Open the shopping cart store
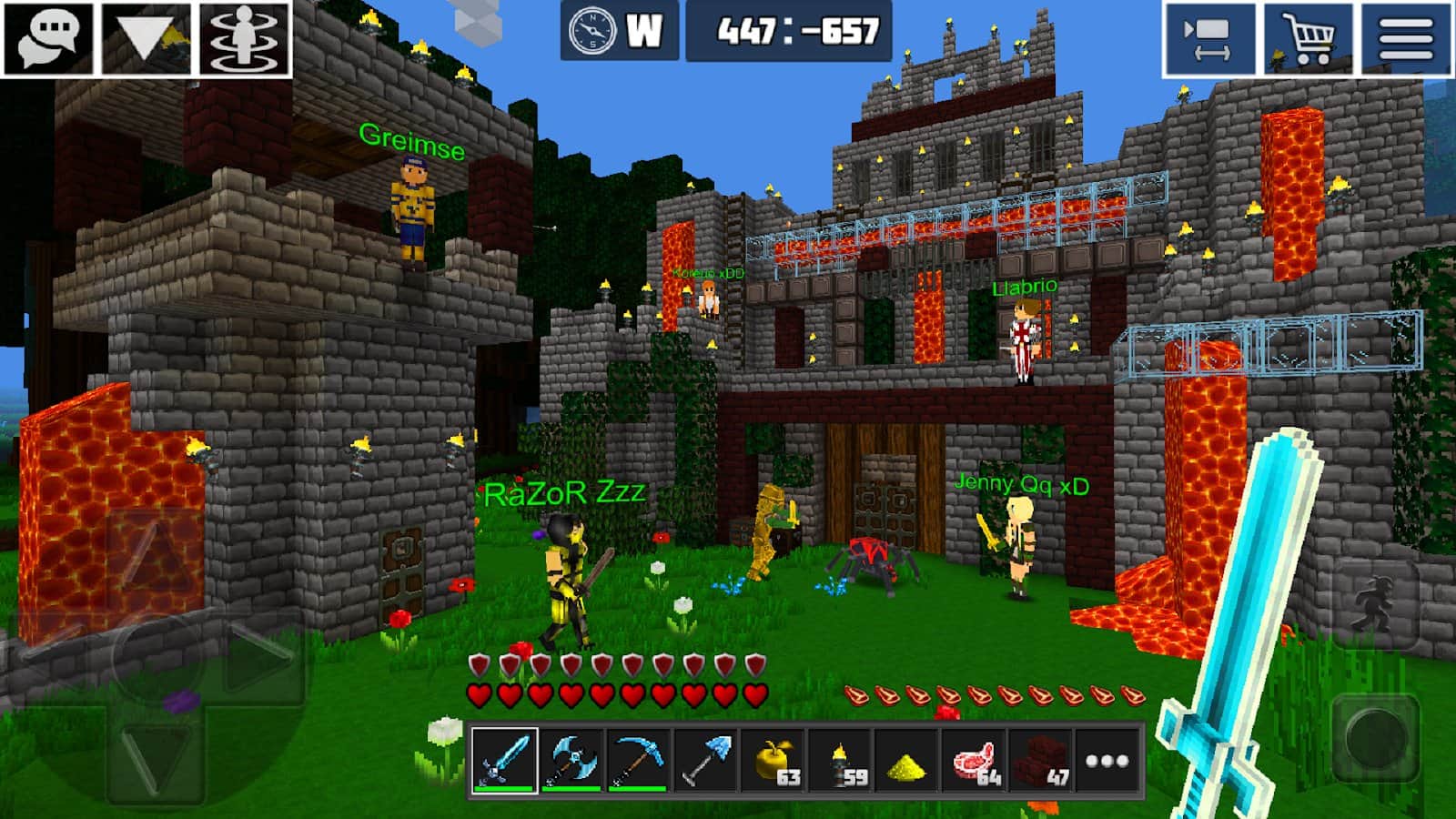The width and height of the screenshot is (1456, 819). [1308, 39]
